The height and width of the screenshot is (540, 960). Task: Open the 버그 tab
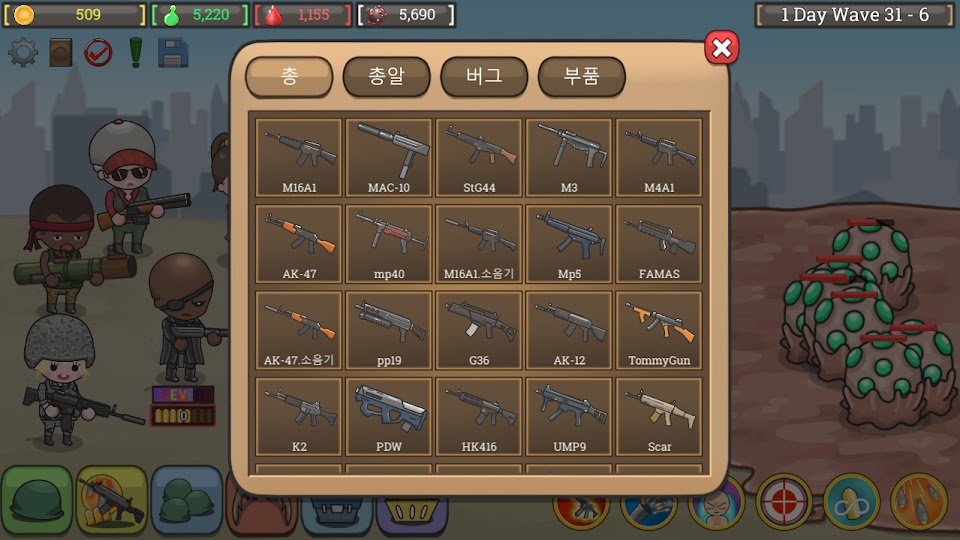[484, 77]
